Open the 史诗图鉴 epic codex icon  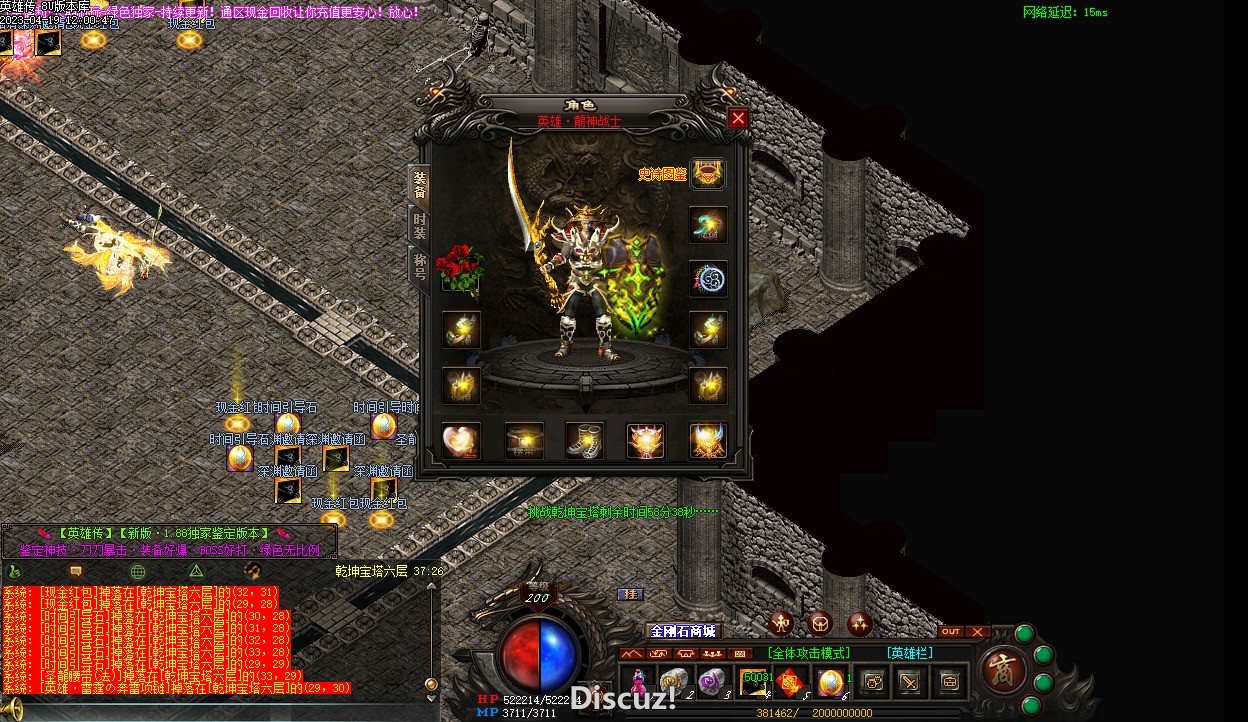click(708, 173)
